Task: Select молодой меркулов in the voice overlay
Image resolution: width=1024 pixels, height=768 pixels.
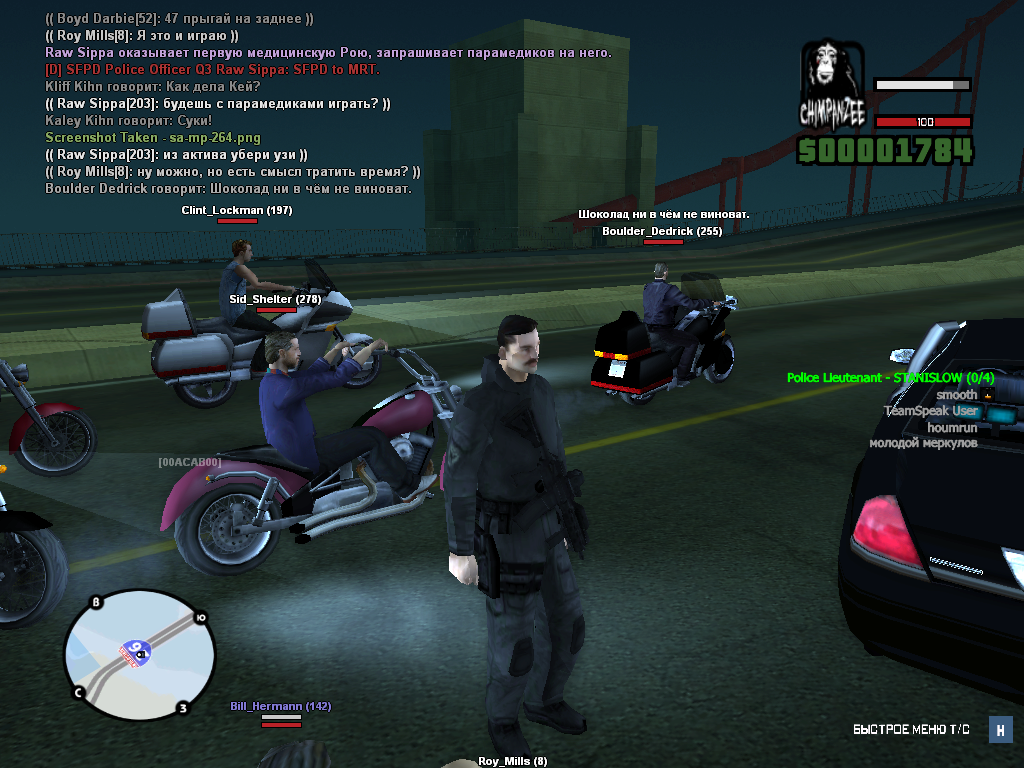Action: [x=922, y=443]
